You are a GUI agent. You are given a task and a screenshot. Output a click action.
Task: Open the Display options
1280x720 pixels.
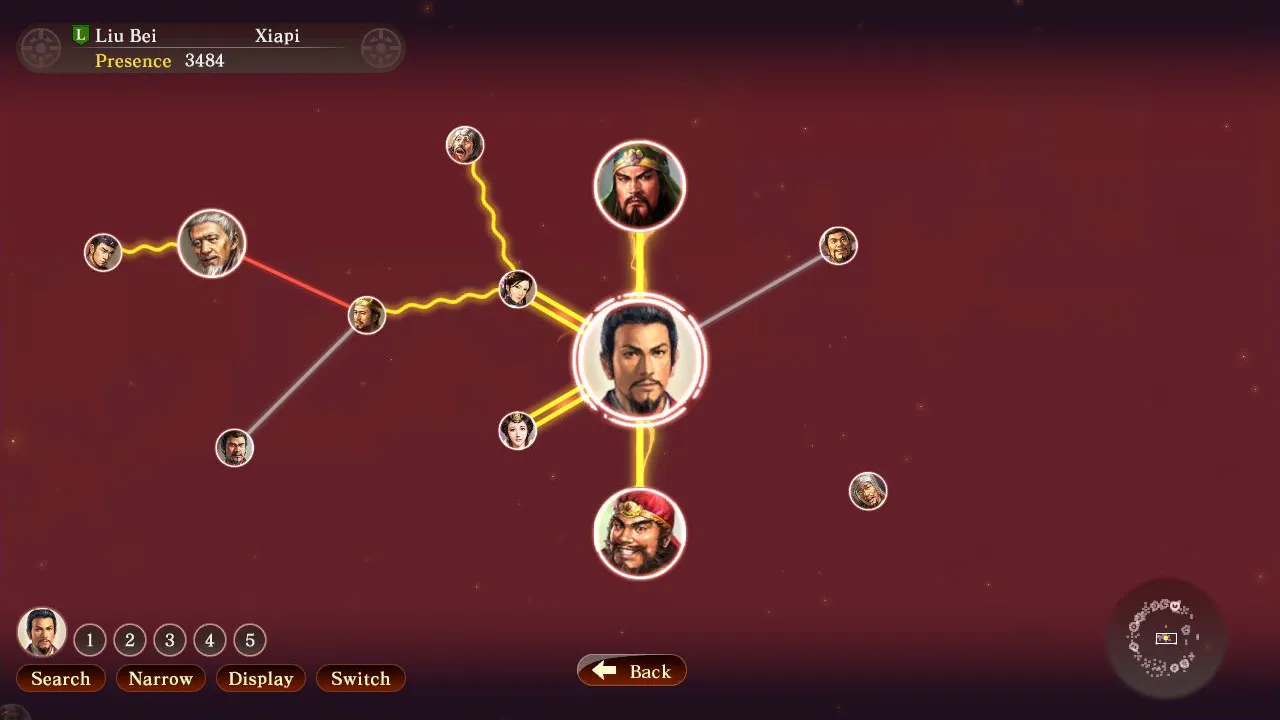(x=260, y=678)
